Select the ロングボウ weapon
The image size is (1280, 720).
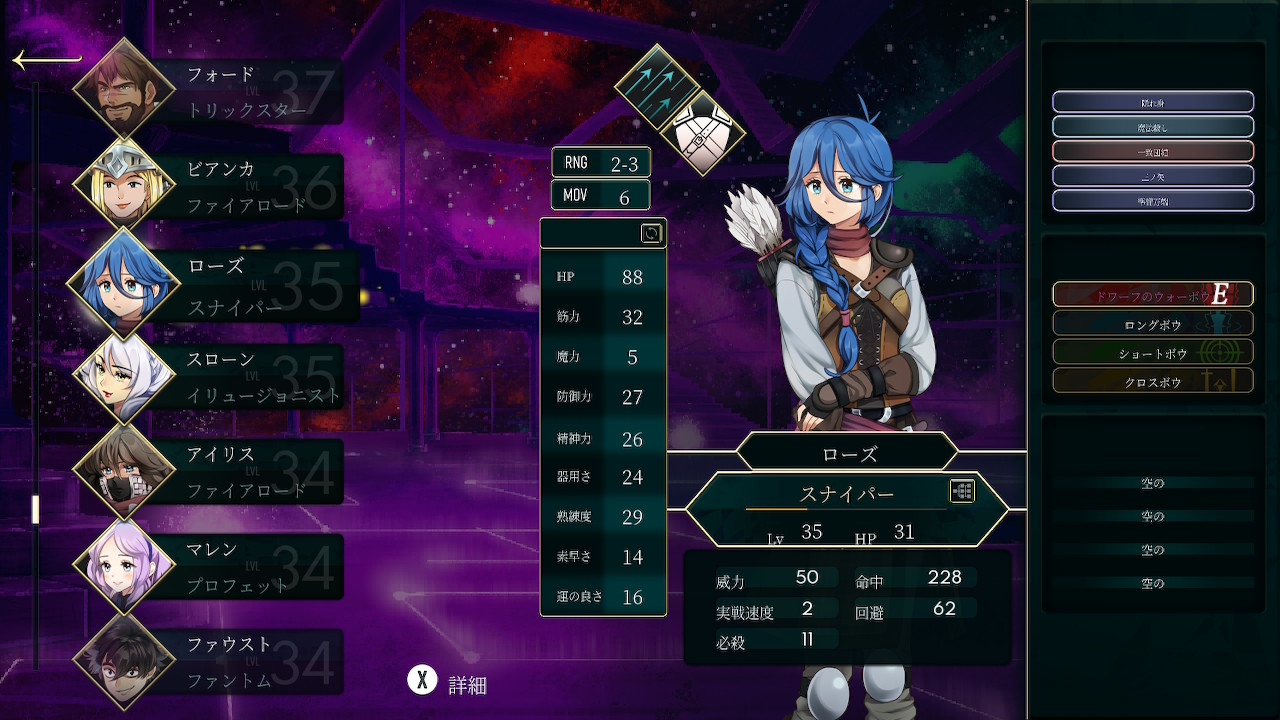[1153, 324]
